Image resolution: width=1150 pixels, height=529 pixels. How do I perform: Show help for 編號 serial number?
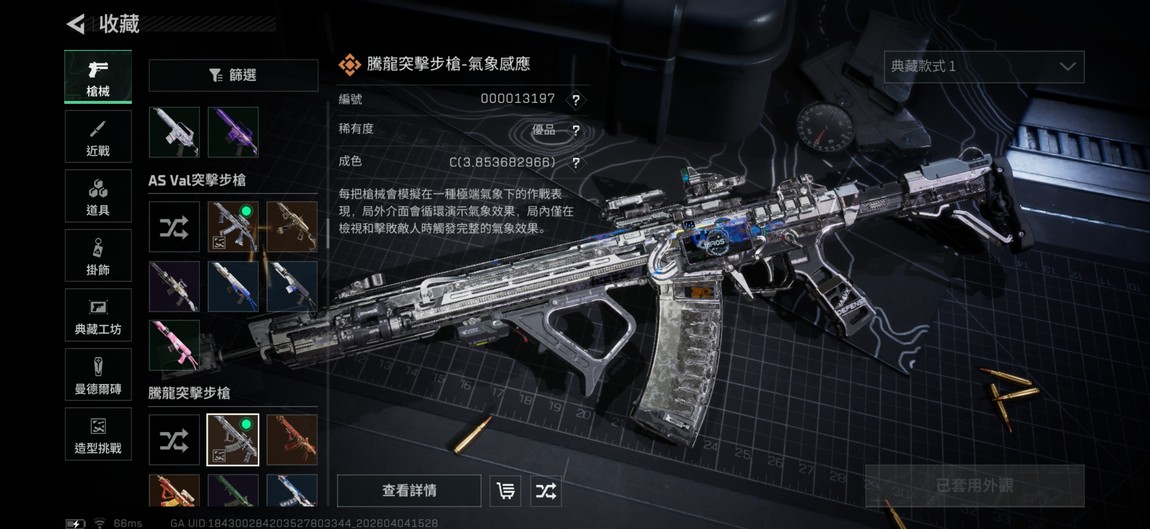[x=575, y=100]
